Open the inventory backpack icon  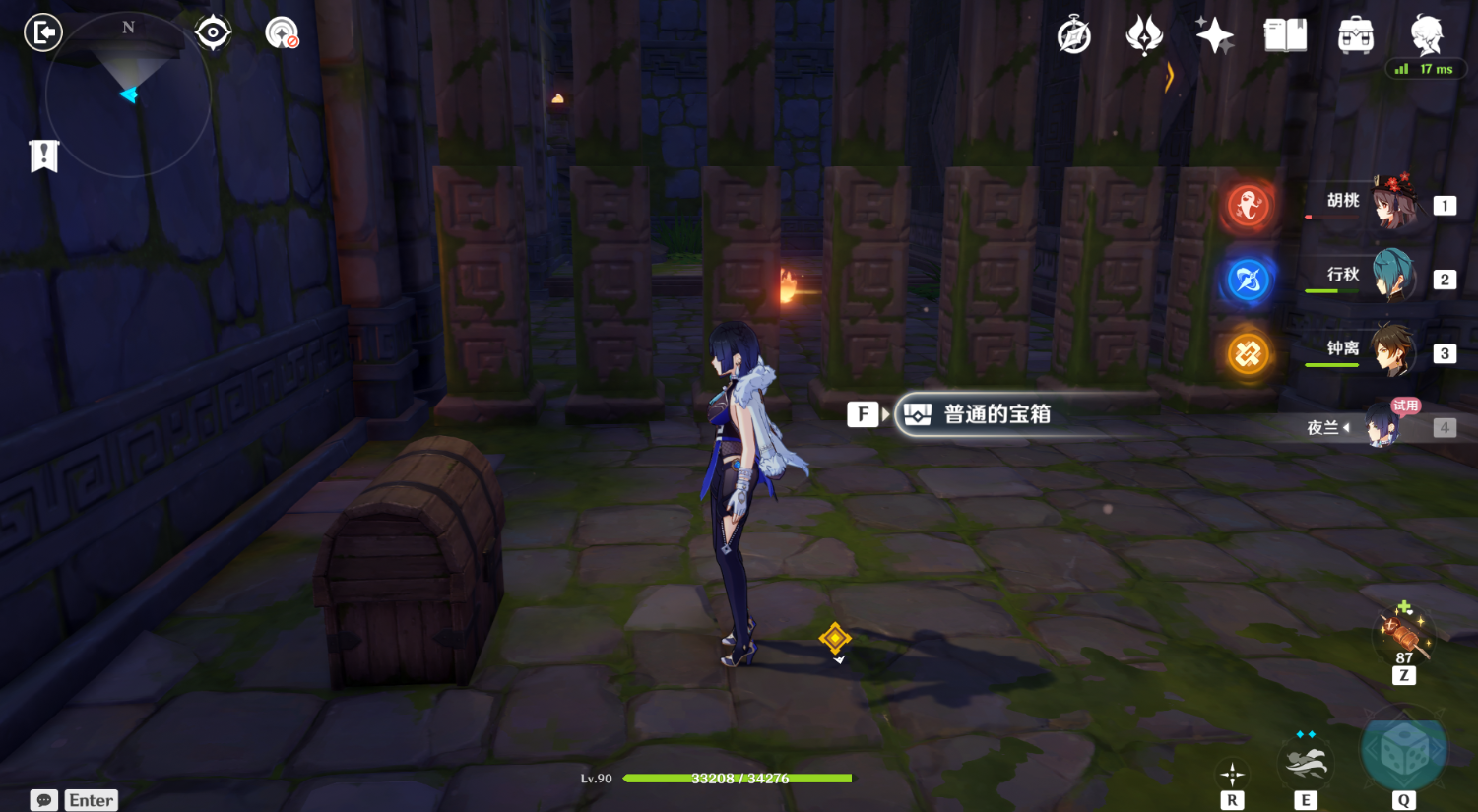point(1356,36)
